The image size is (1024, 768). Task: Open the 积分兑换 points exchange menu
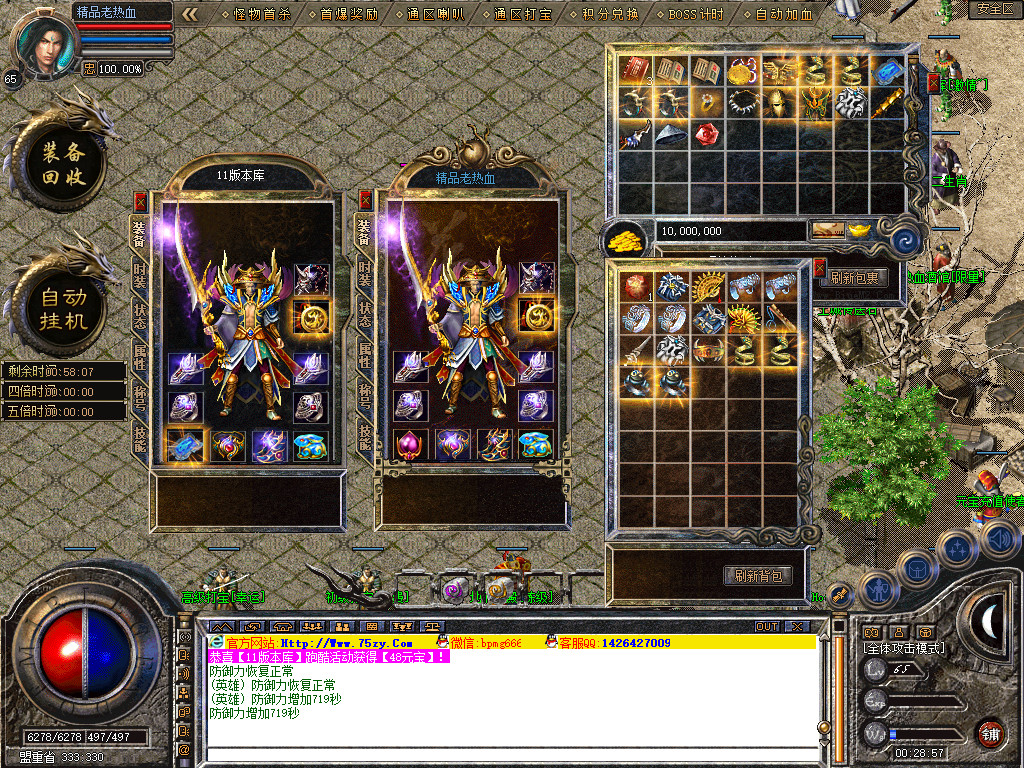[611, 14]
